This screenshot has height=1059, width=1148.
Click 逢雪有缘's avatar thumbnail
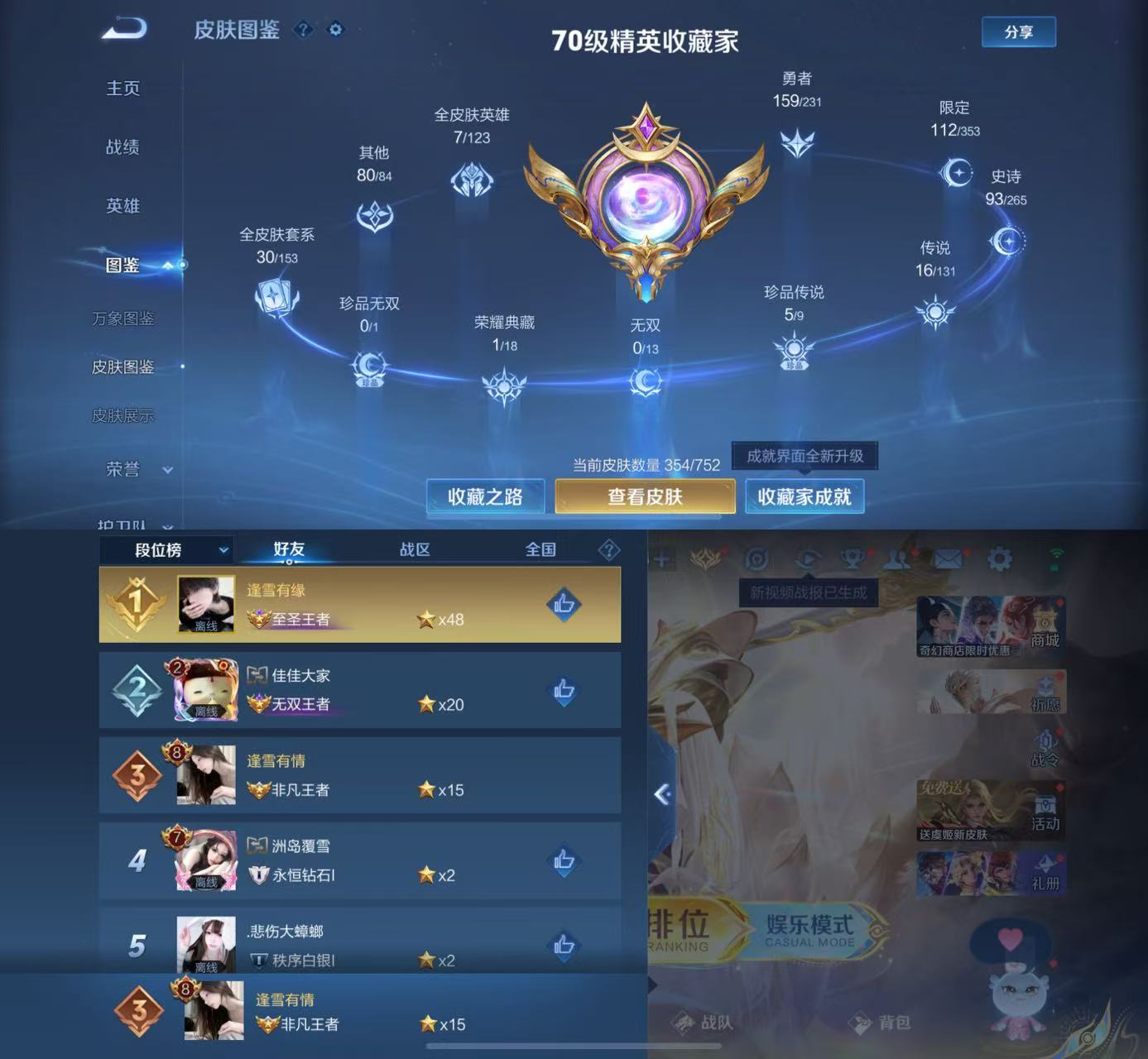[205, 604]
